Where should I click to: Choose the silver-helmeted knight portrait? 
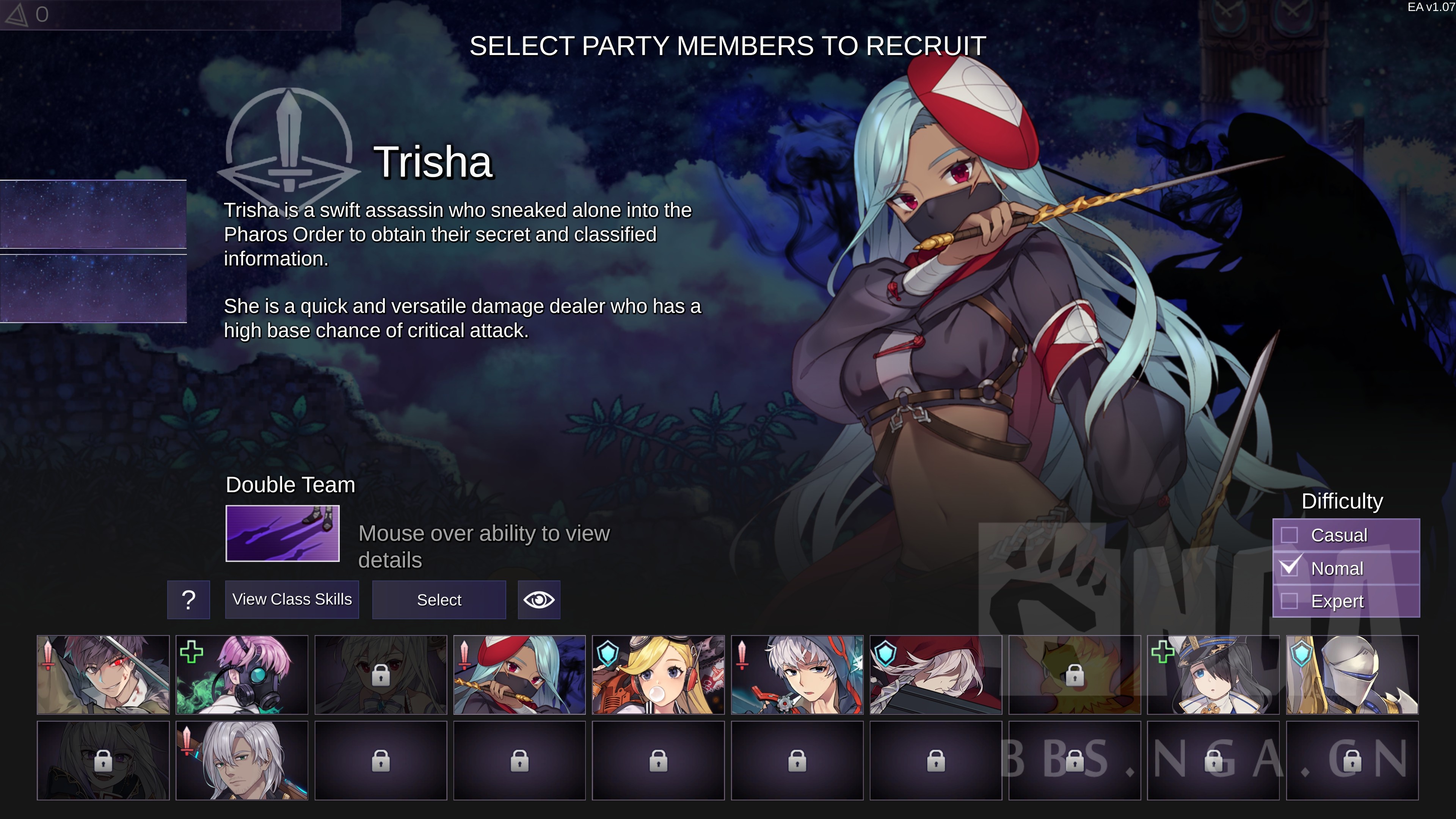point(1352,674)
